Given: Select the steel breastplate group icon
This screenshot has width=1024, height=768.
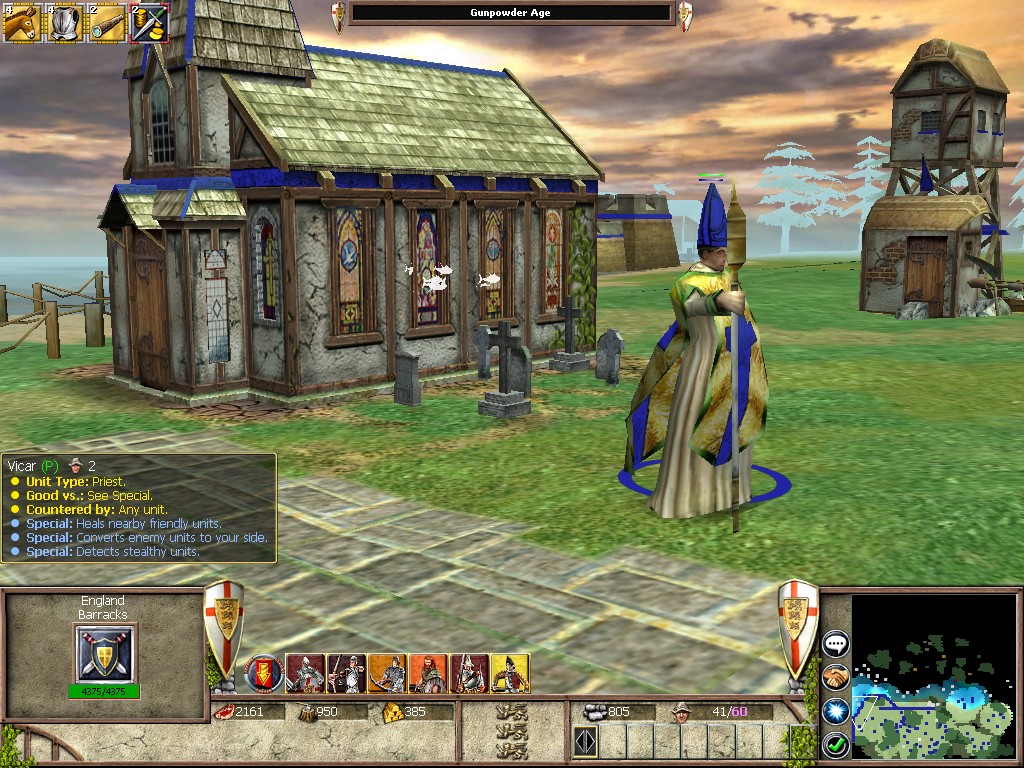Looking at the screenshot, I should 64,23.
